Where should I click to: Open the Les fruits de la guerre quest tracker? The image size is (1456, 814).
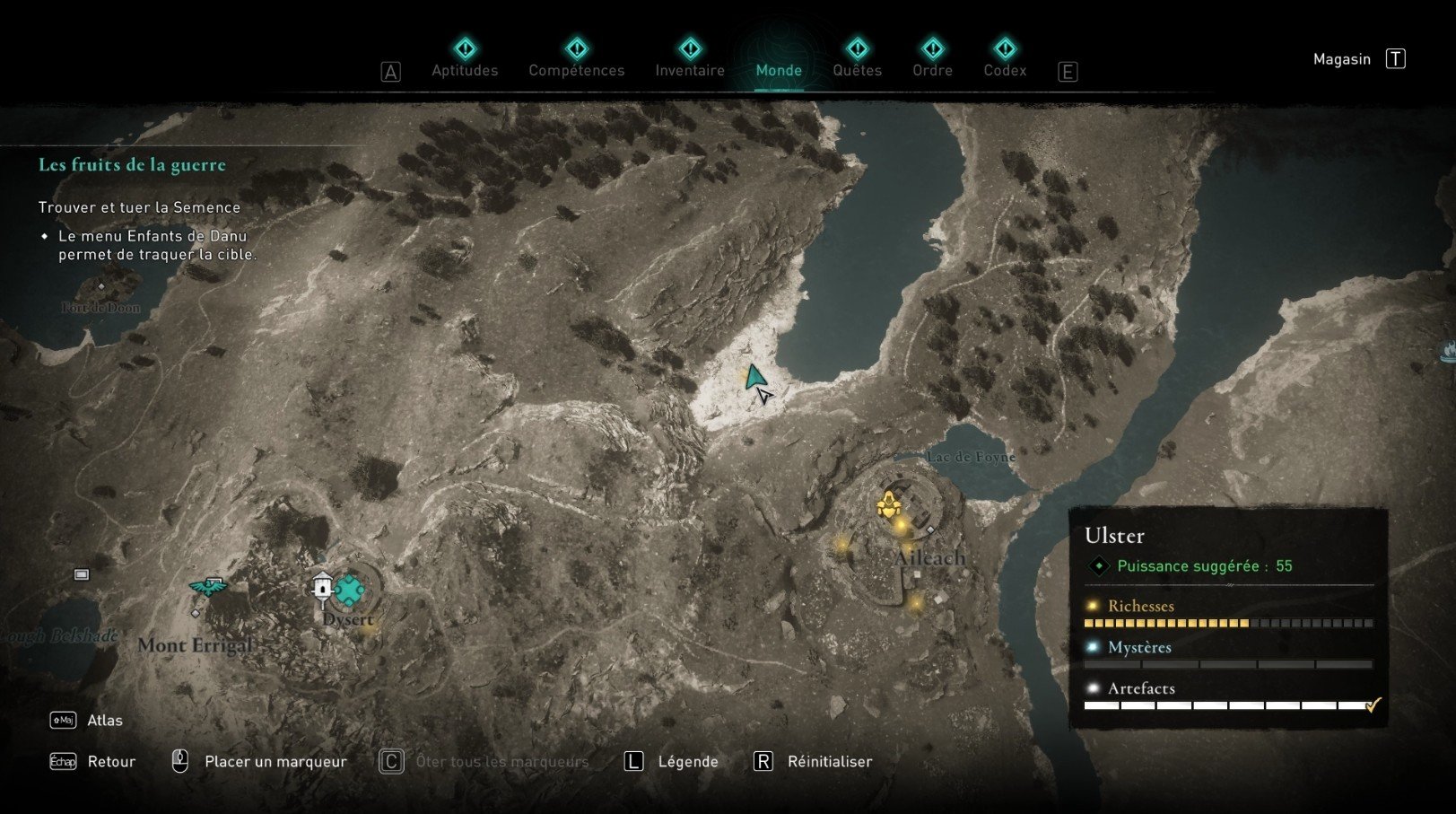(132, 164)
